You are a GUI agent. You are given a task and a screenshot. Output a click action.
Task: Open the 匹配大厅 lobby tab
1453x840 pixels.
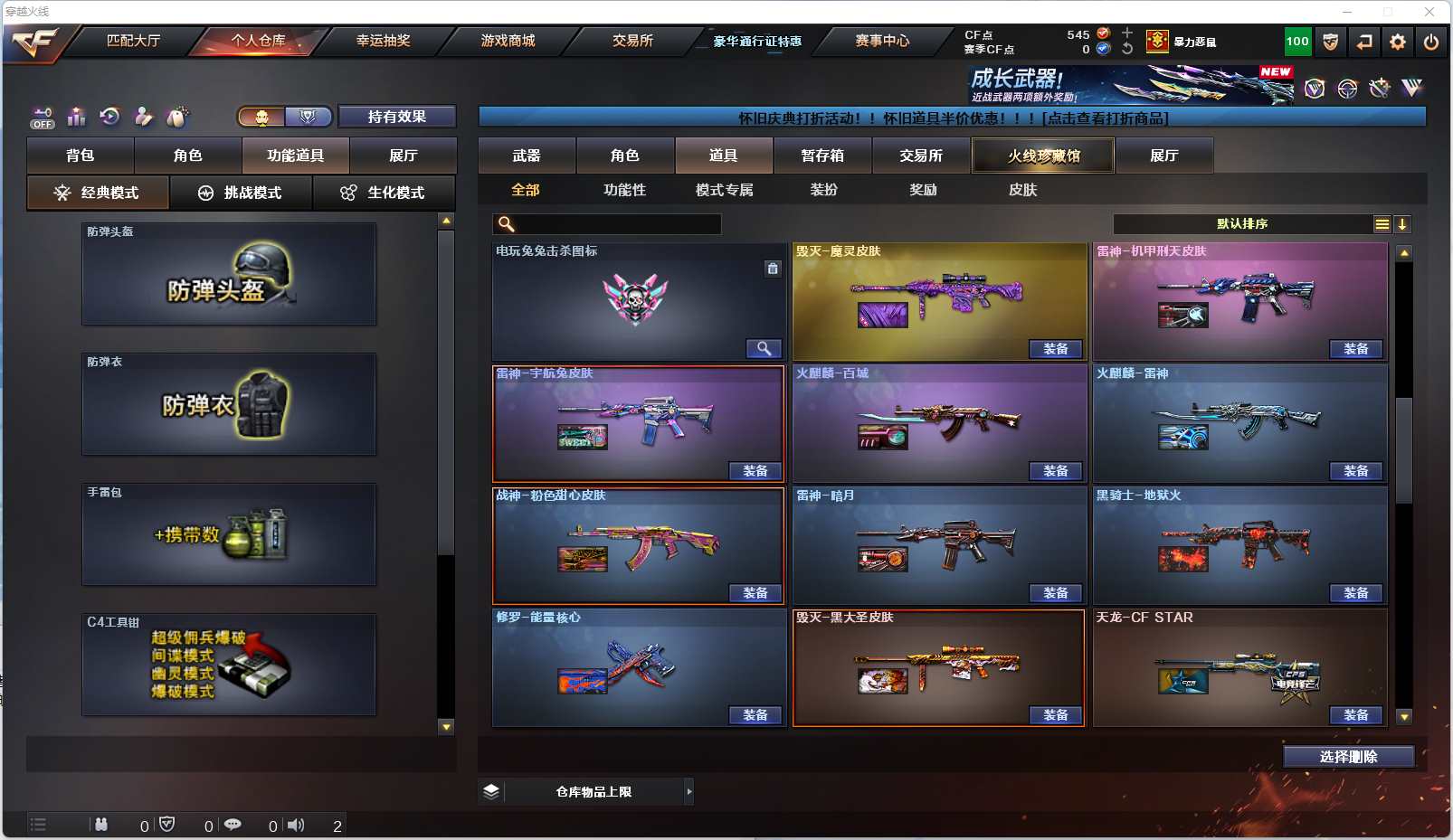point(133,41)
